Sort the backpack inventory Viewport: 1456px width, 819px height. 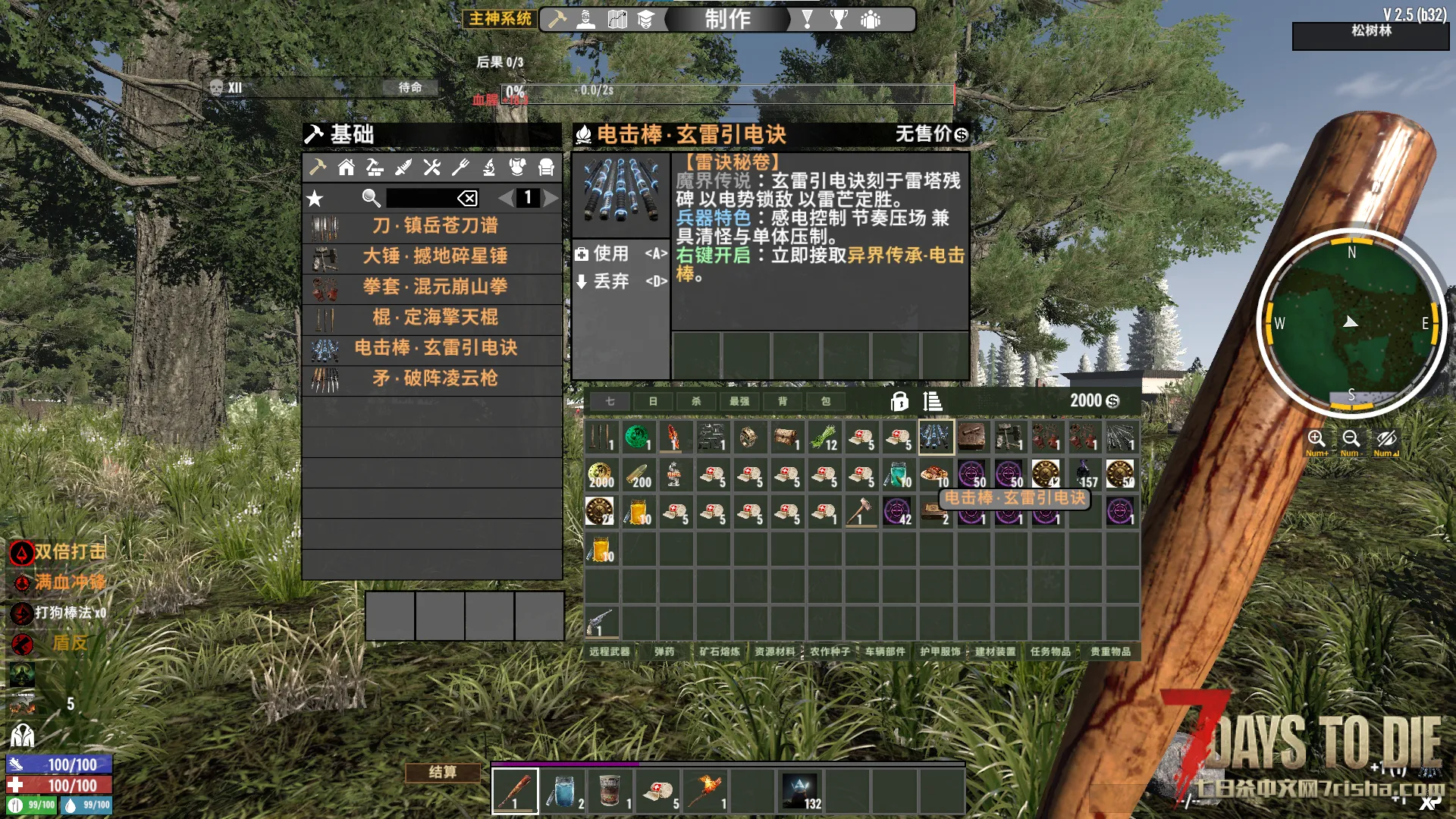[x=933, y=401]
